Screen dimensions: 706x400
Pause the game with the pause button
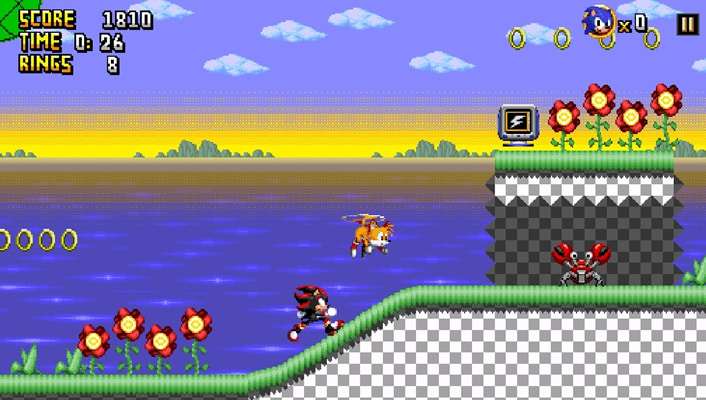pyautogui.click(x=687, y=24)
